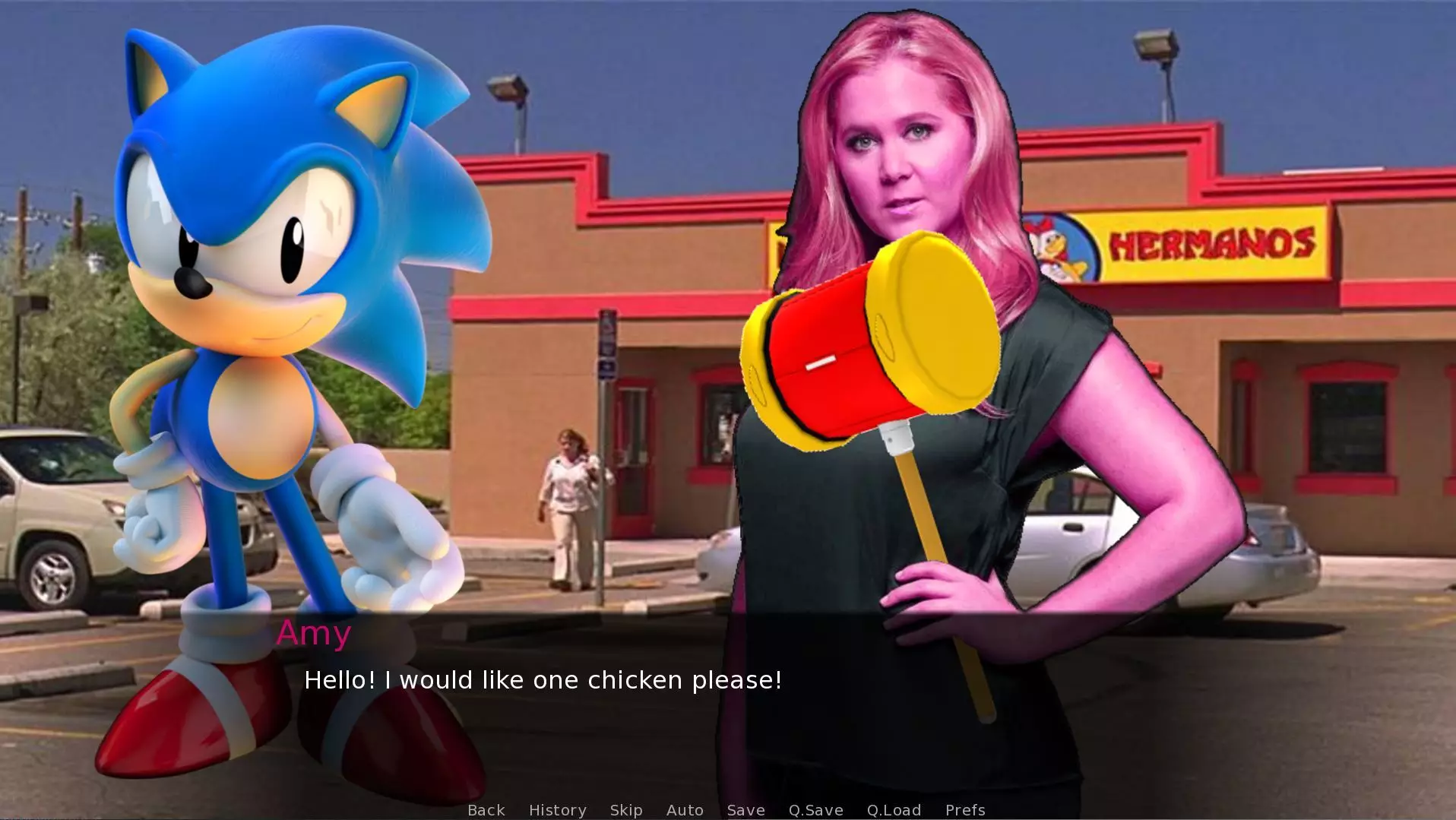This screenshot has width=1456, height=820.
Task: Click the dialogue text to advance
Action: [542, 680]
